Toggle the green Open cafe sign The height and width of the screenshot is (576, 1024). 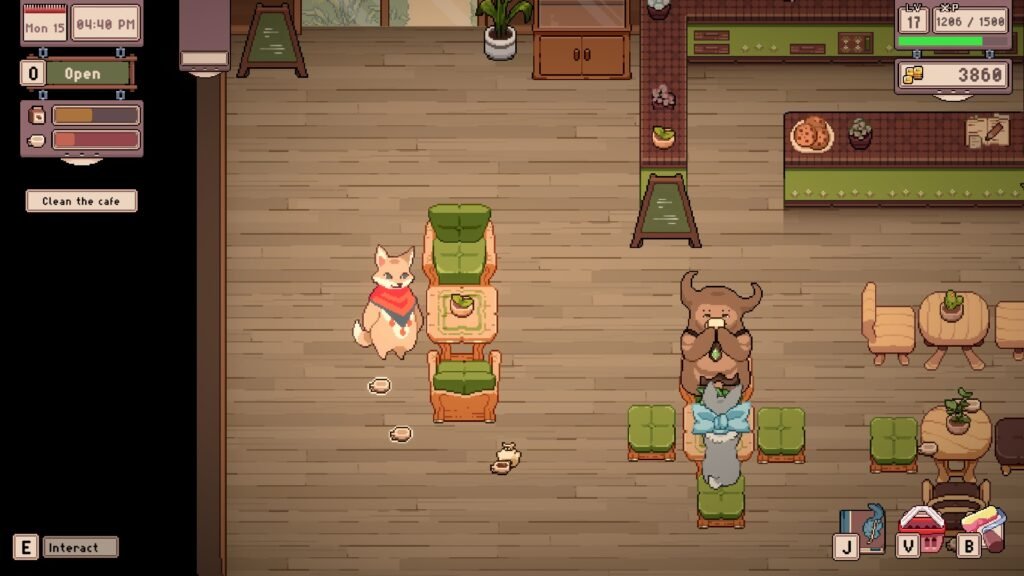83,73
